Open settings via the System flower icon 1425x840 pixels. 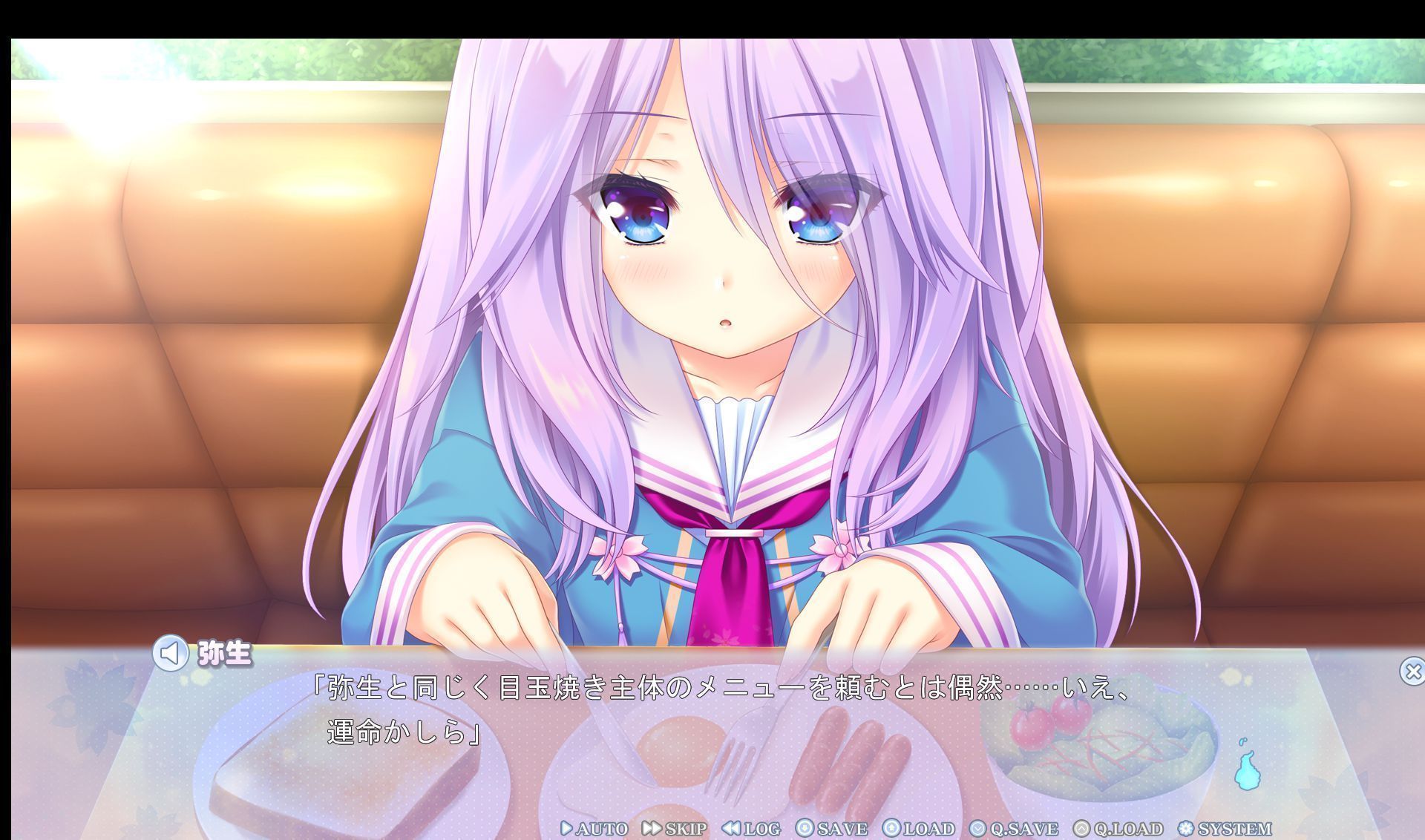pyautogui.click(x=1184, y=828)
